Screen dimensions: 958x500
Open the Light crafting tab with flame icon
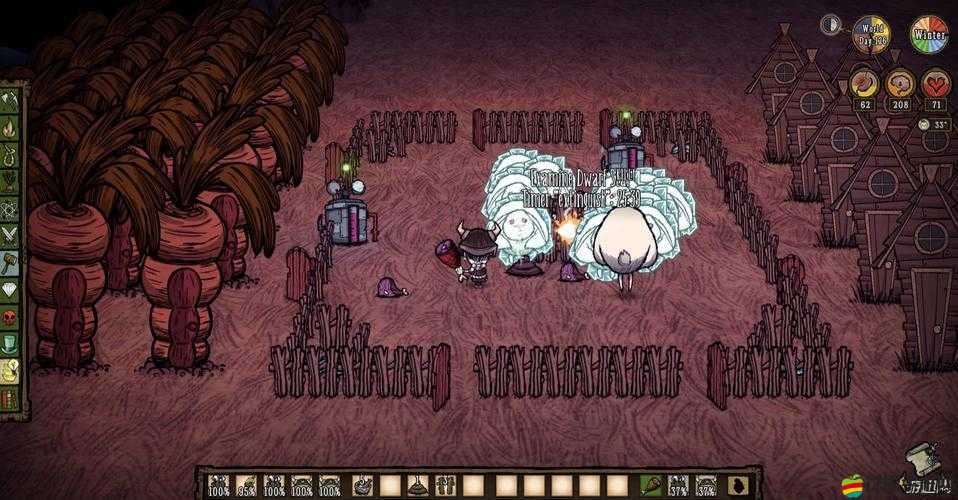[x=11, y=127]
